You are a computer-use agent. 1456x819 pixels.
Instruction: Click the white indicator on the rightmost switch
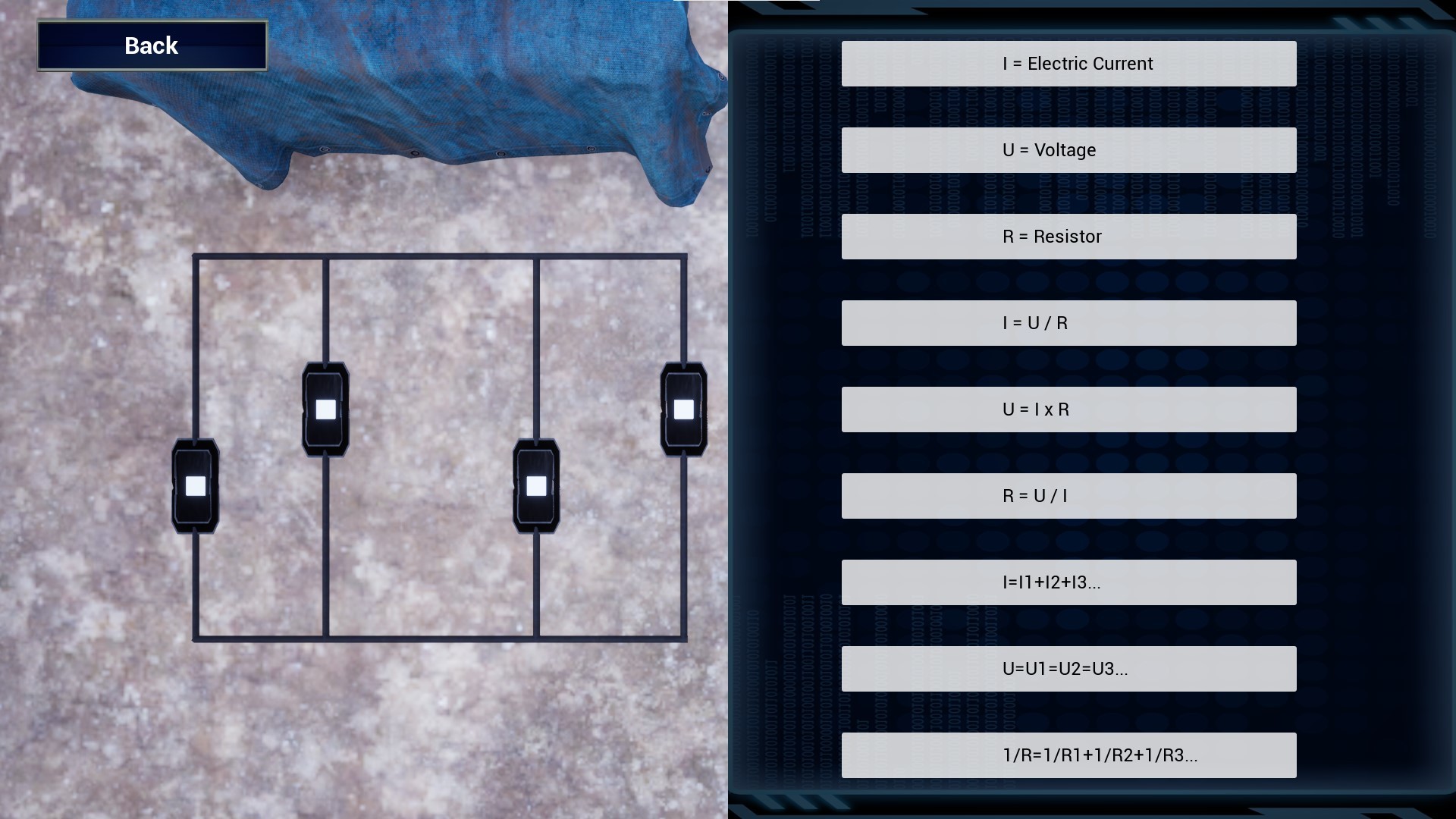[682, 409]
